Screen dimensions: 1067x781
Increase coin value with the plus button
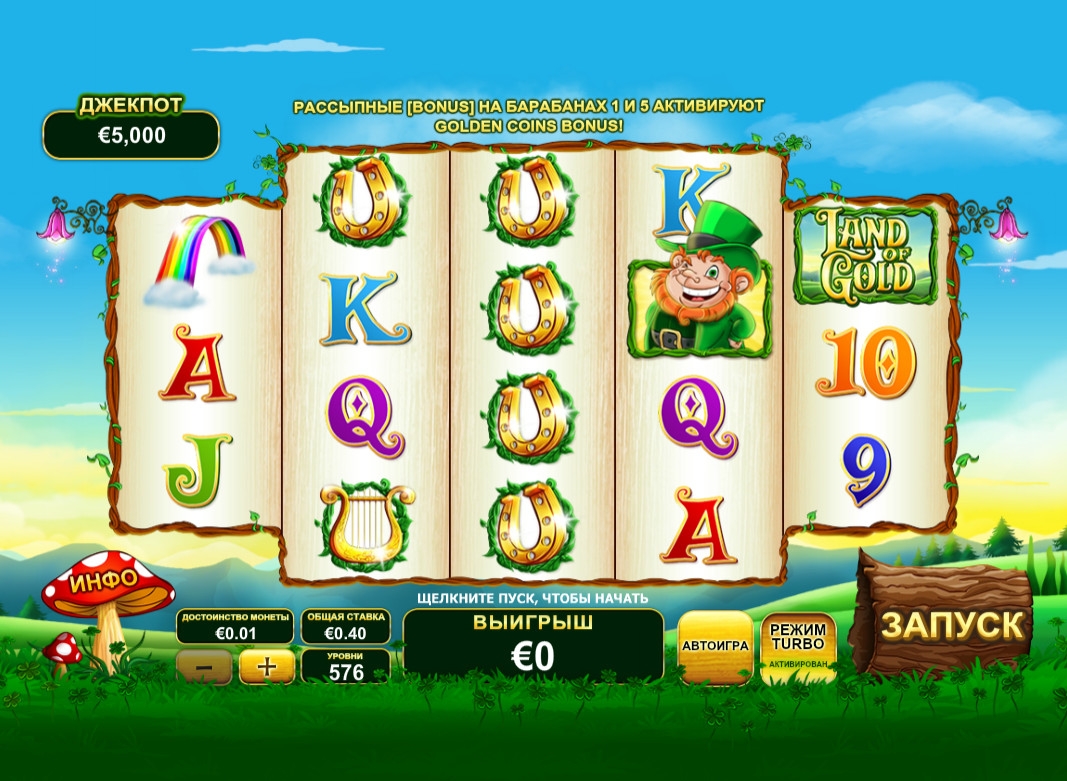pyautogui.click(x=266, y=666)
